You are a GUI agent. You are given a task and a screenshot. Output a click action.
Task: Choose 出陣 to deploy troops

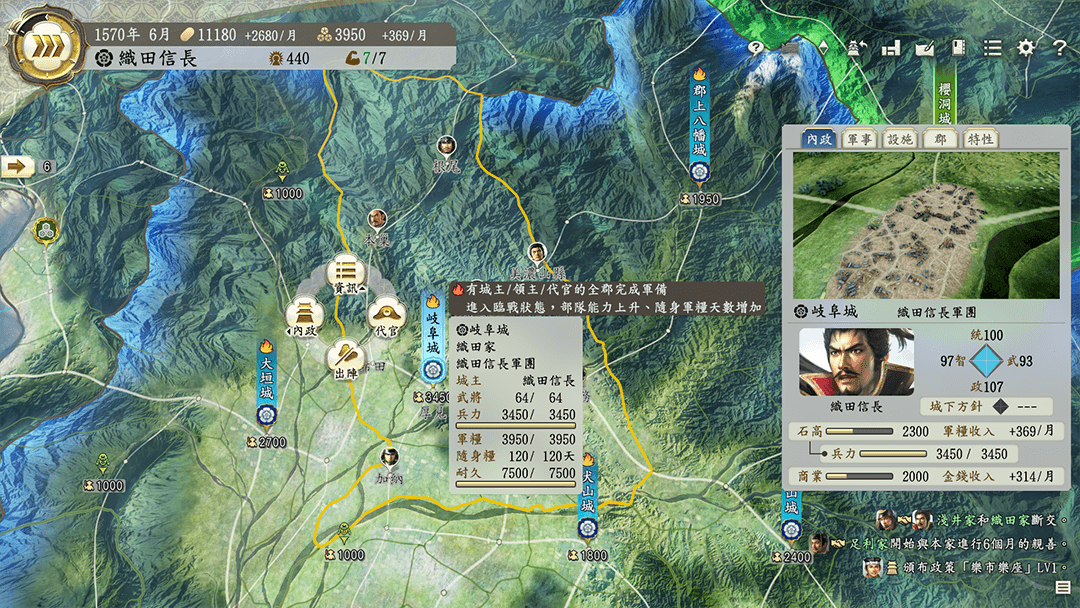[x=346, y=357]
